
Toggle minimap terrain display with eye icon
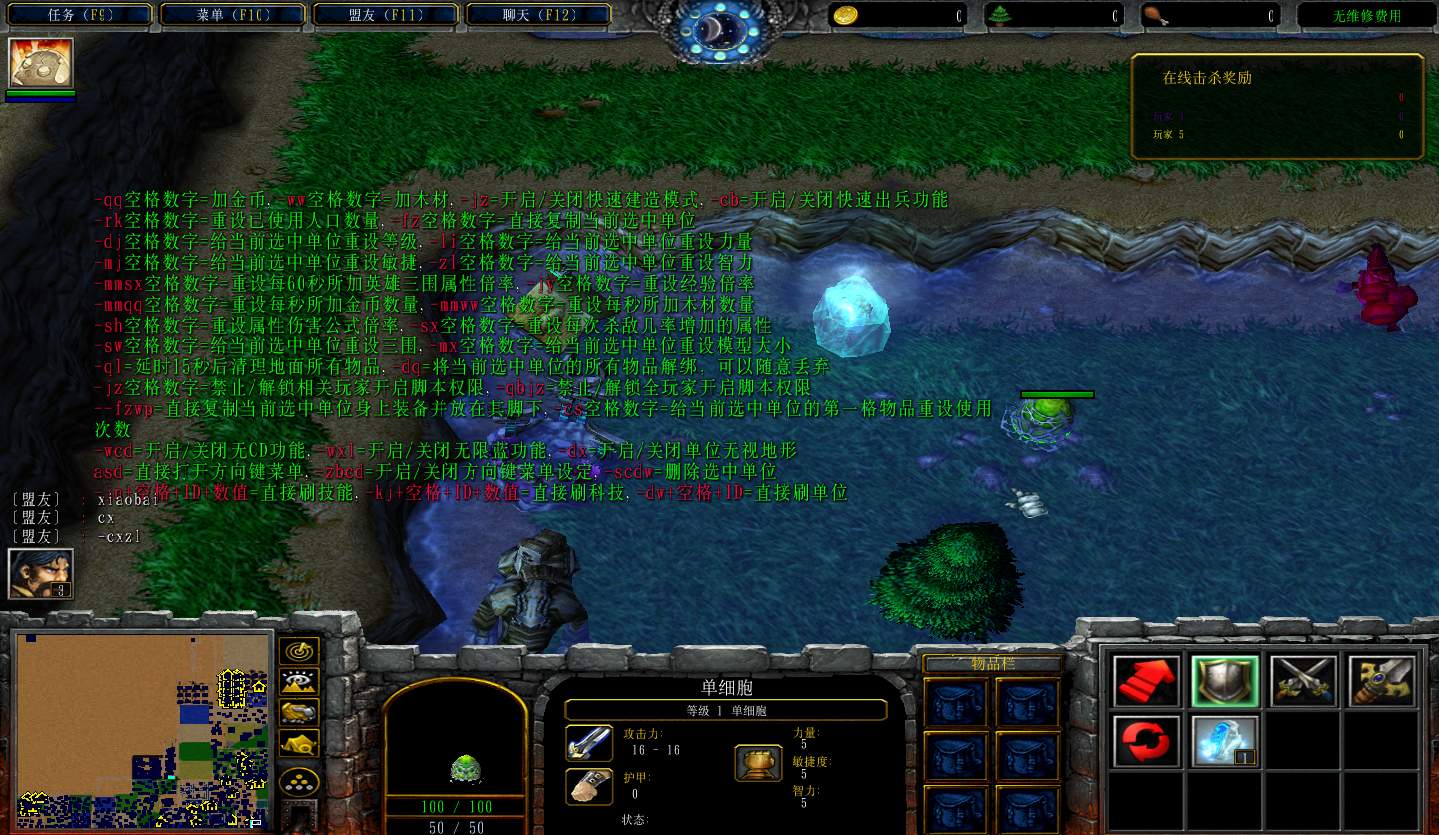[x=299, y=681]
